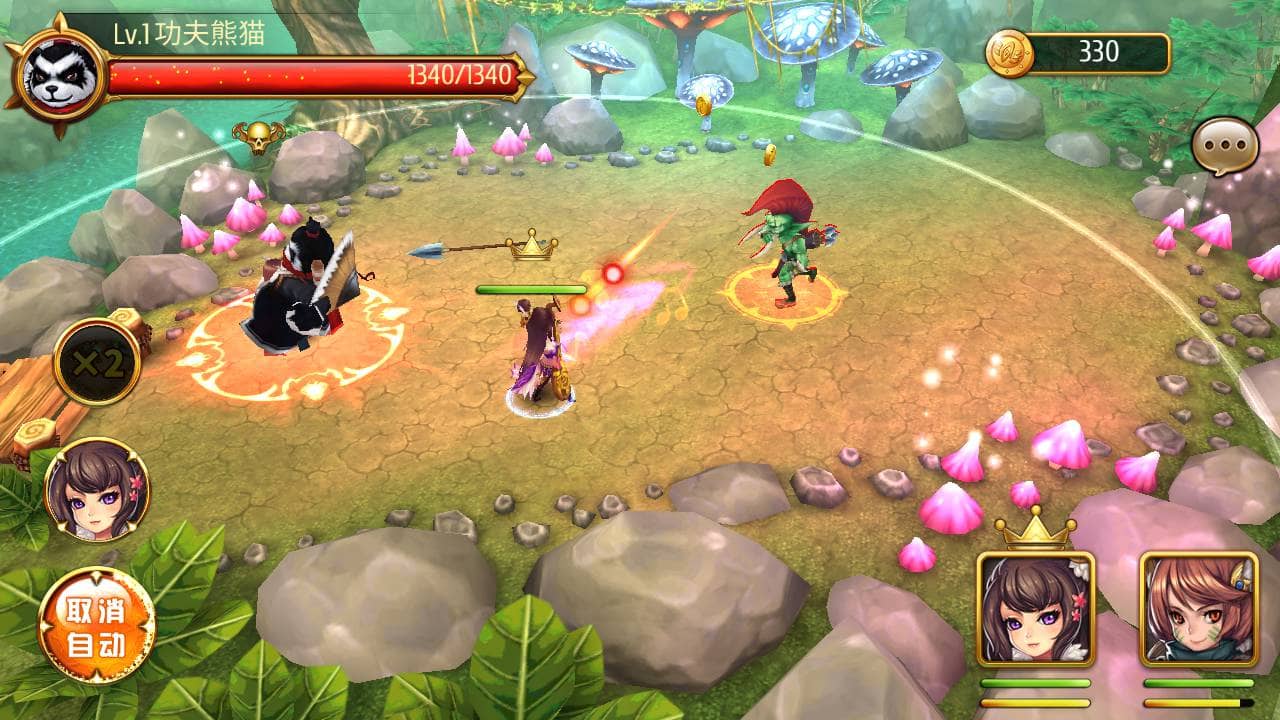Select the orange-haired hero portrait
This screenshot has width=1280, height=720.
1198,610
